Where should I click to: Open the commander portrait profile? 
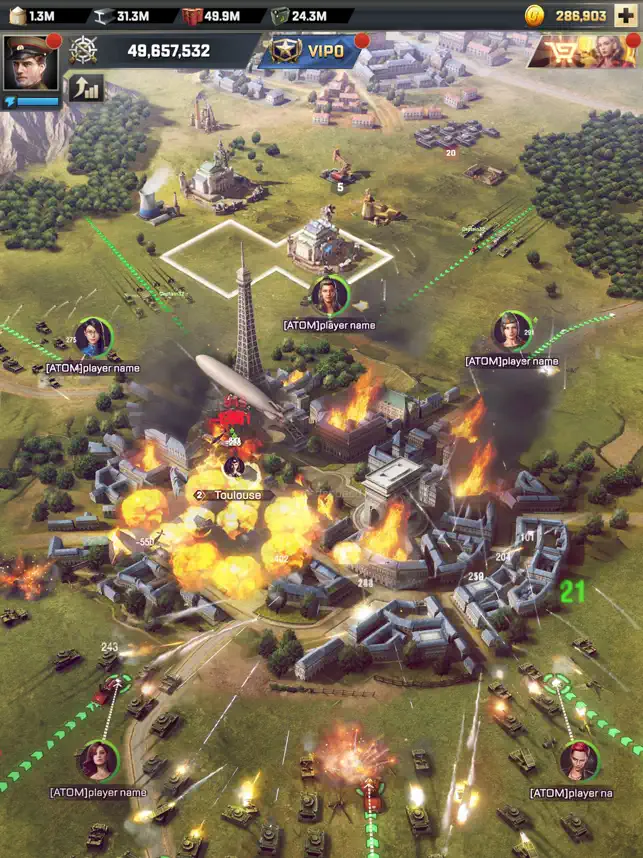coord(31,64)
